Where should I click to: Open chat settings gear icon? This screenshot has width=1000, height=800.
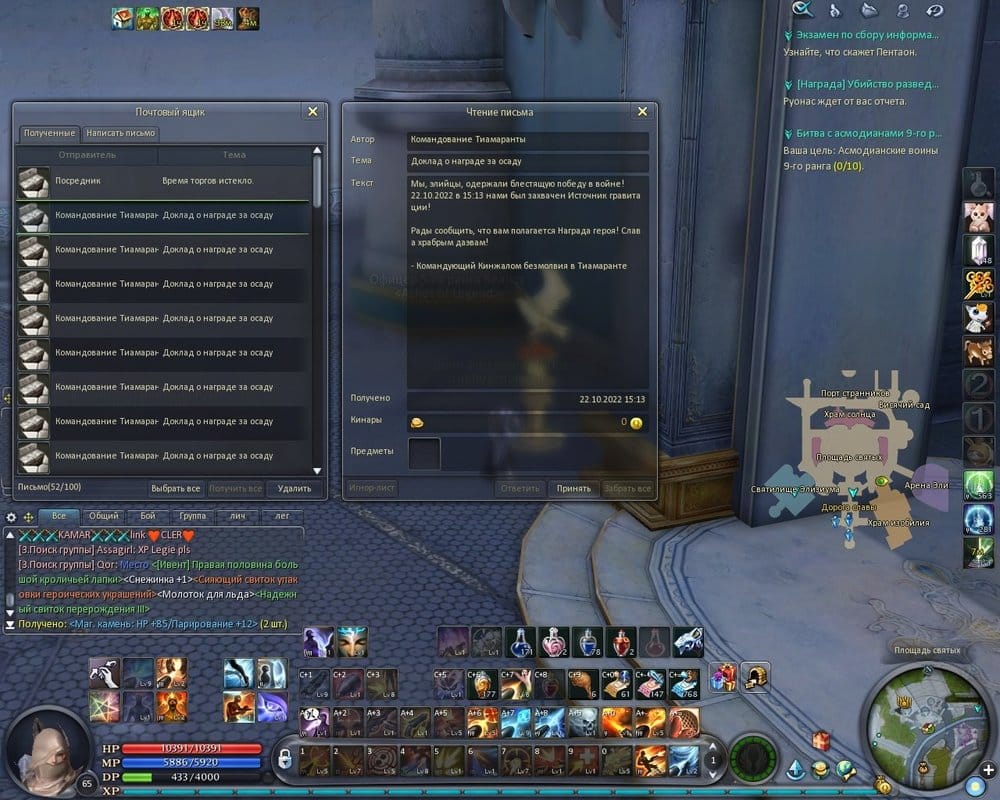point(12,517)
